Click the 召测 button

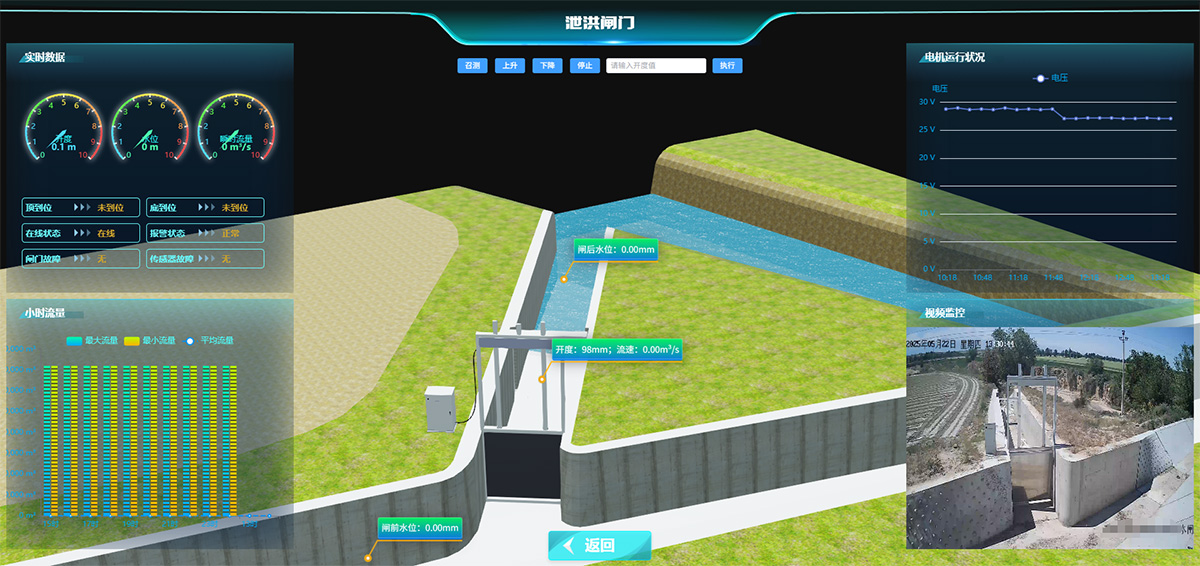point(472,66)
